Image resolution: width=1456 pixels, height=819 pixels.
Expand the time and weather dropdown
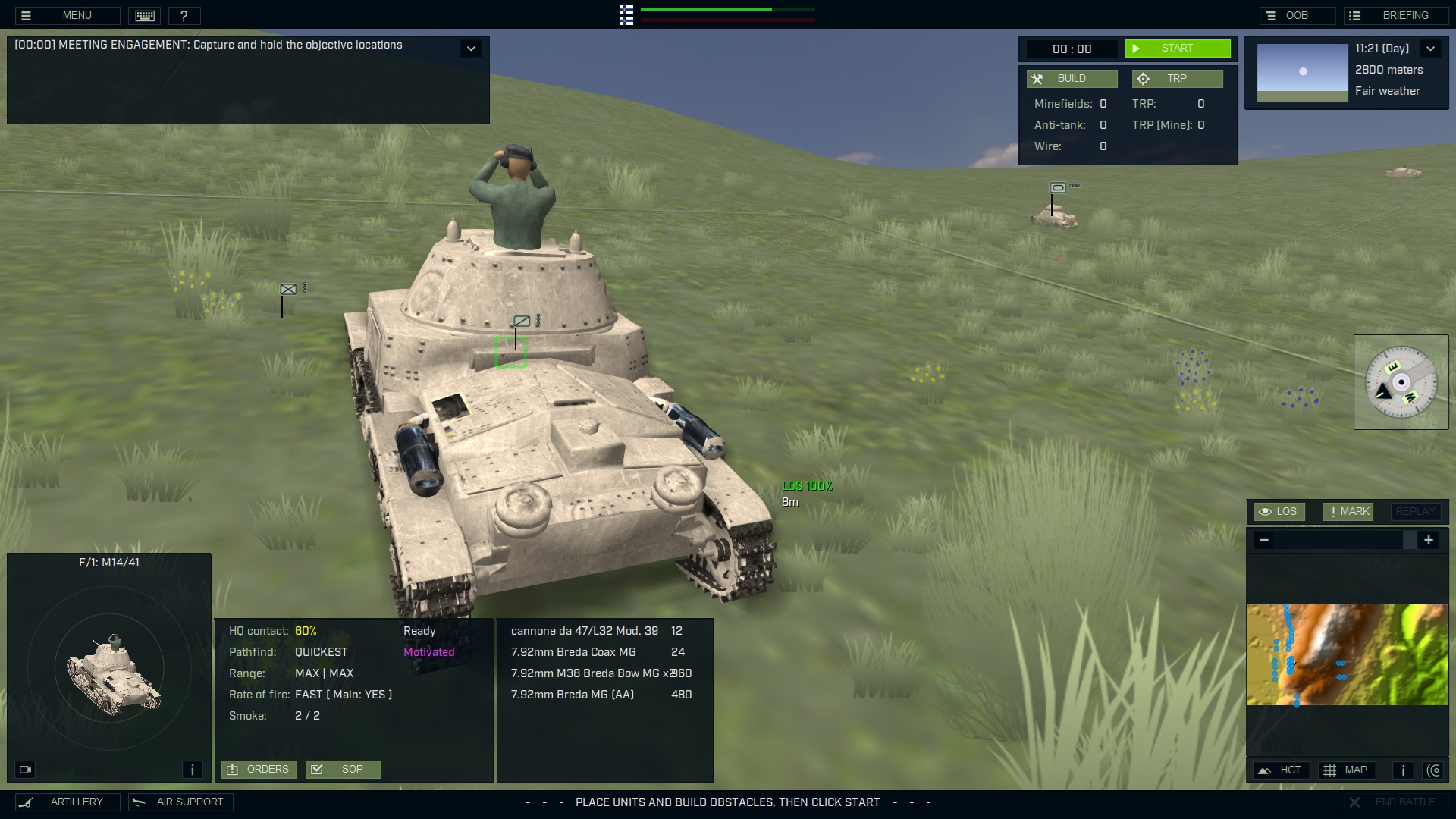[x=1430, y=49]
